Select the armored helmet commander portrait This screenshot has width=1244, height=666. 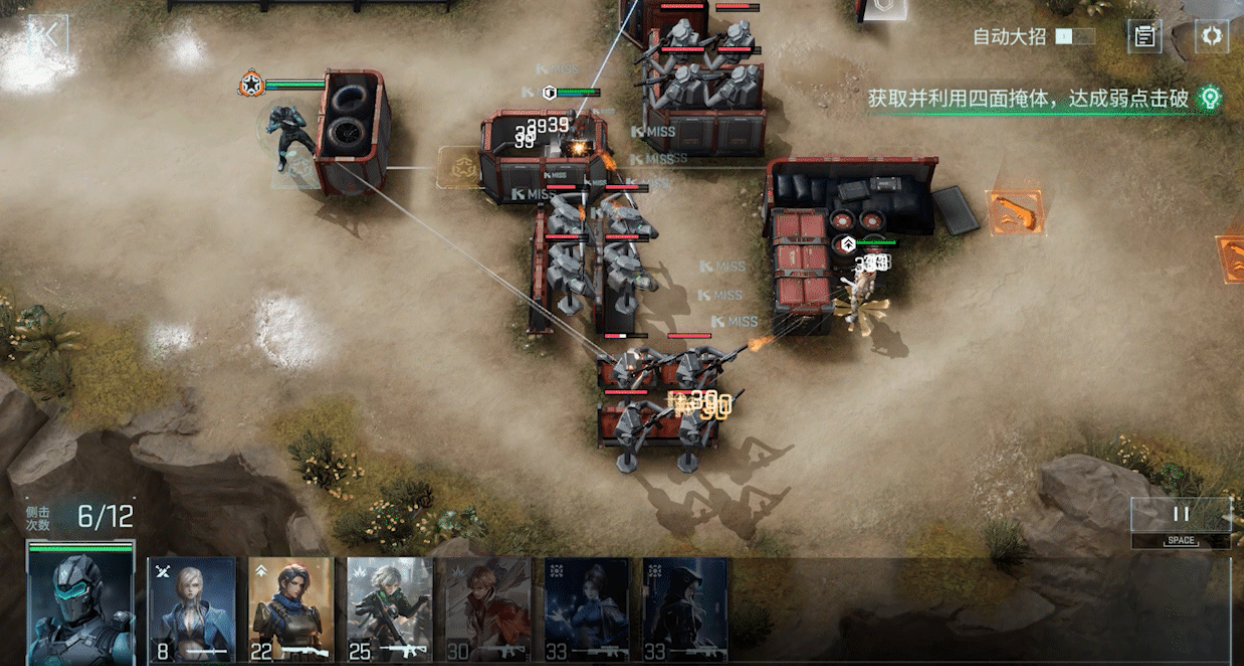[x=81, y=606]
